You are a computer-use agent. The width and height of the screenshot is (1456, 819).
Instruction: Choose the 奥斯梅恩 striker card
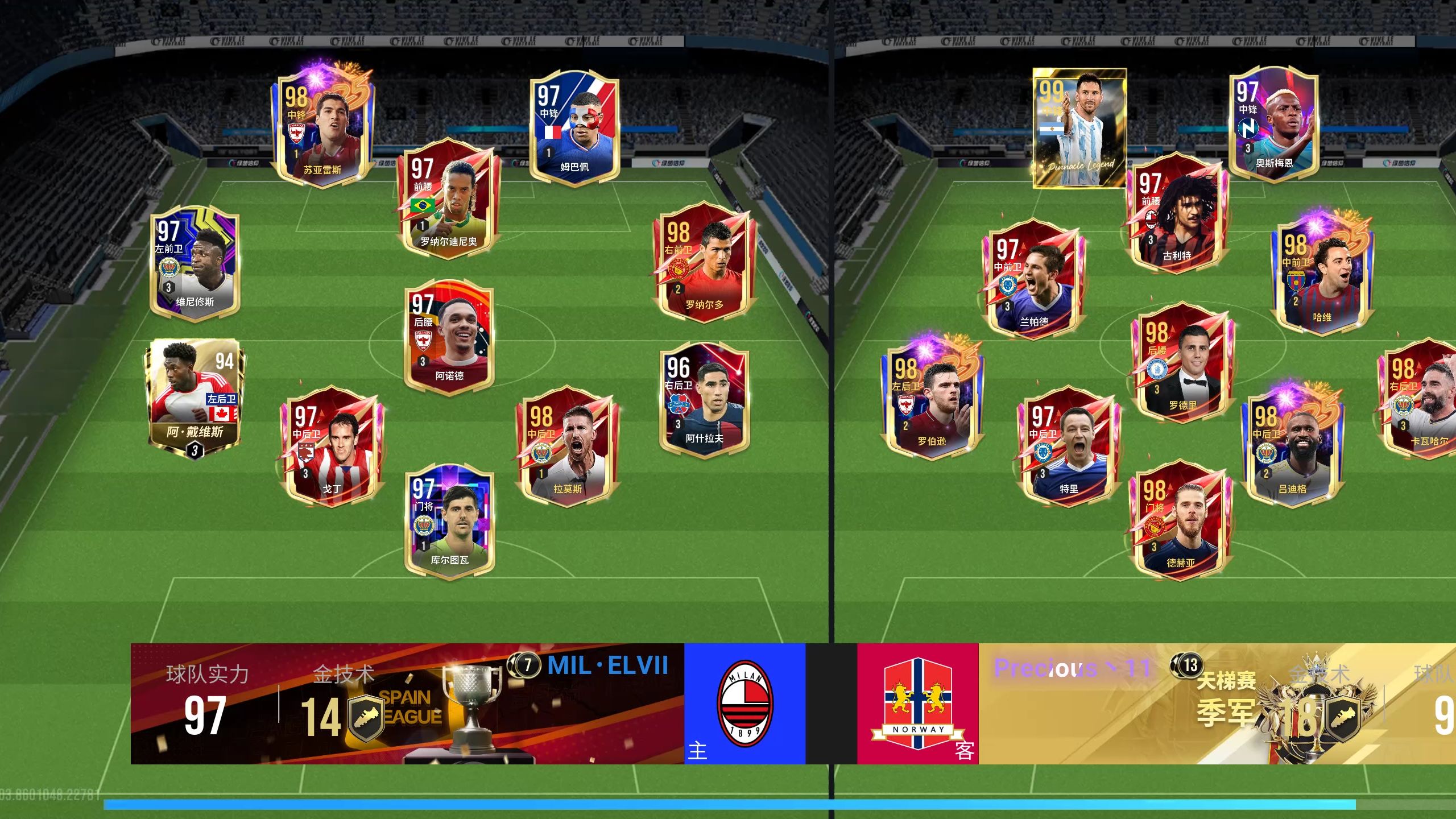1274,125
